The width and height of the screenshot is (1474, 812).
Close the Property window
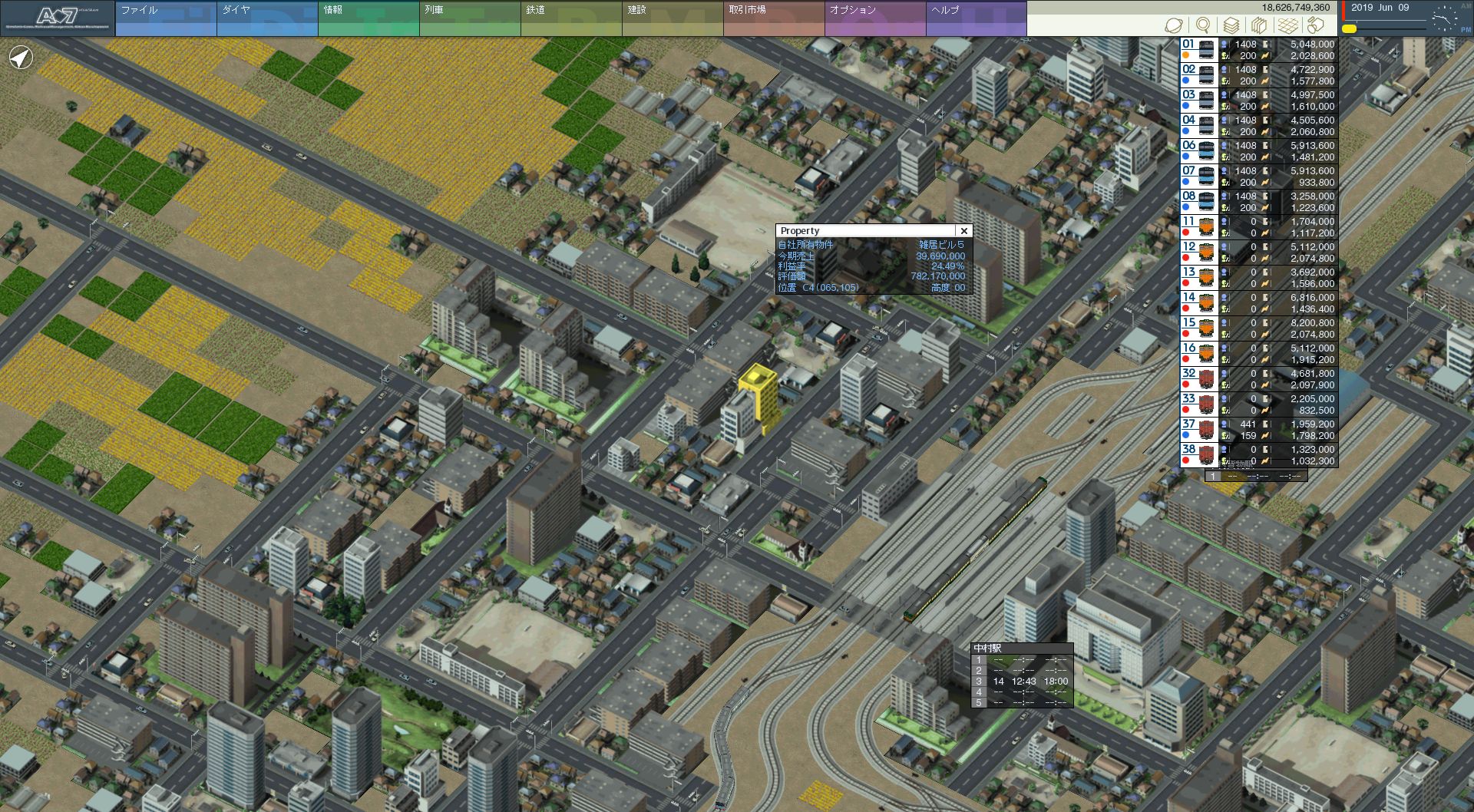964,230
